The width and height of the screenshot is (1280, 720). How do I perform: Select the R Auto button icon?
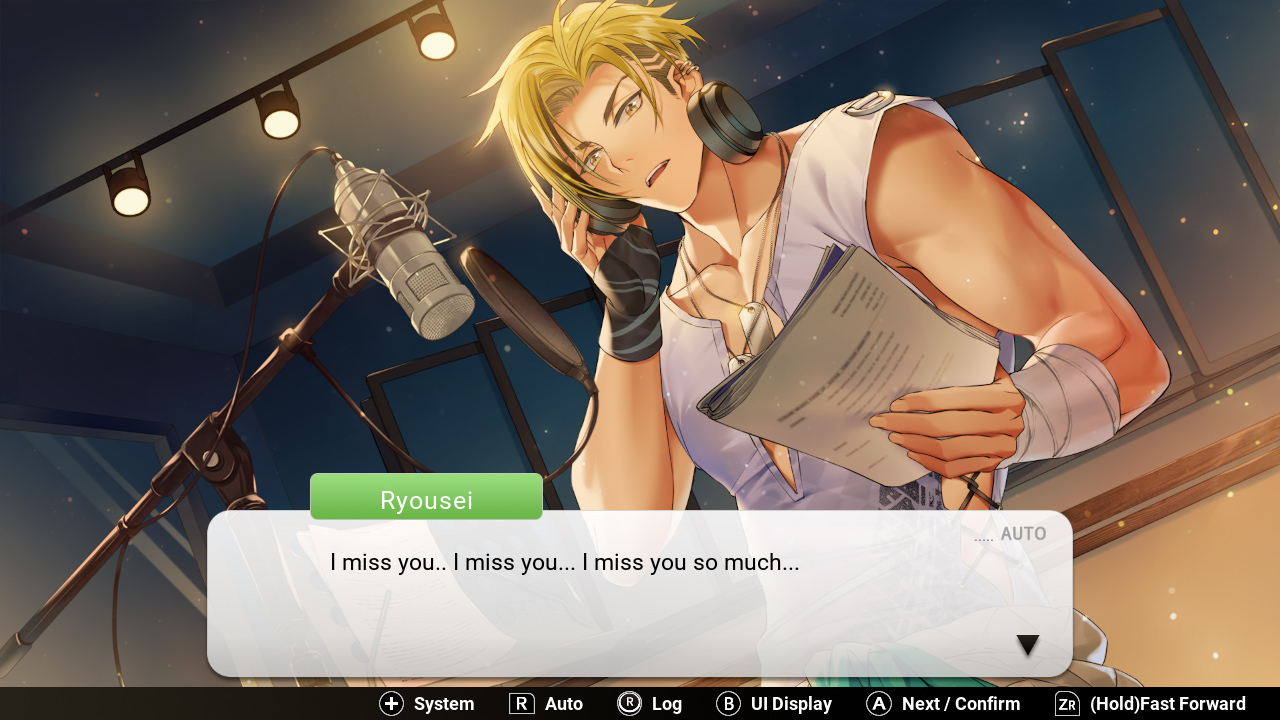click(521, 703)
